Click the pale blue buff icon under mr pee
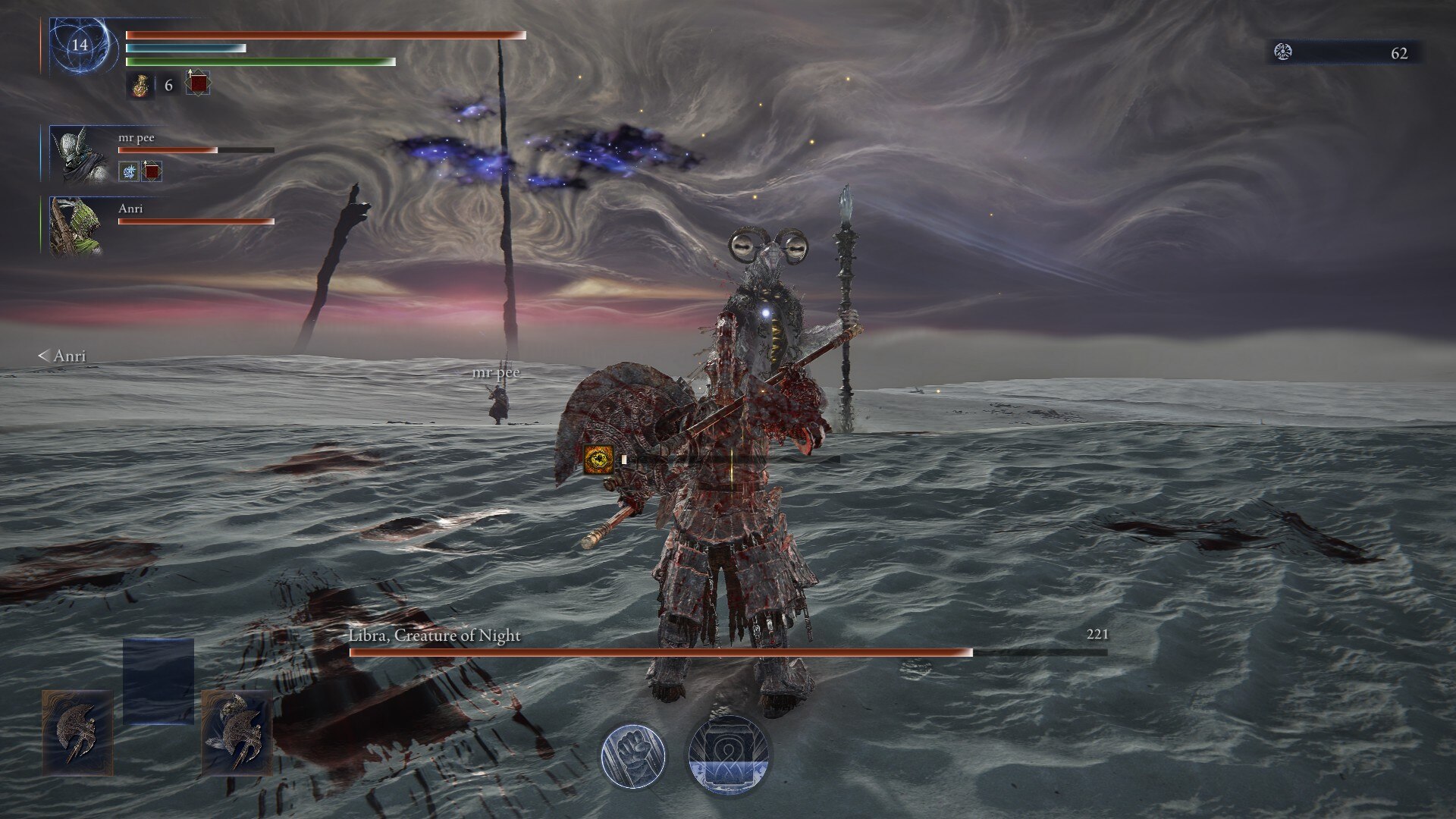Screen dimensions: 1456x819 coord(129,171)
